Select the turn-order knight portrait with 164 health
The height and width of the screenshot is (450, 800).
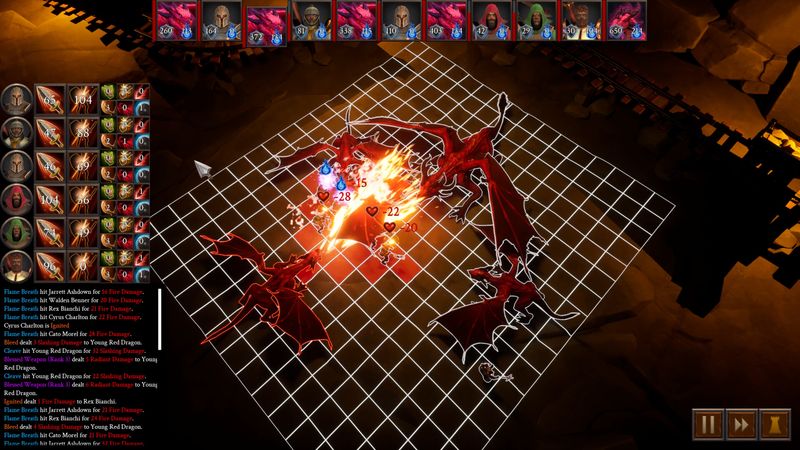point(219,20)
